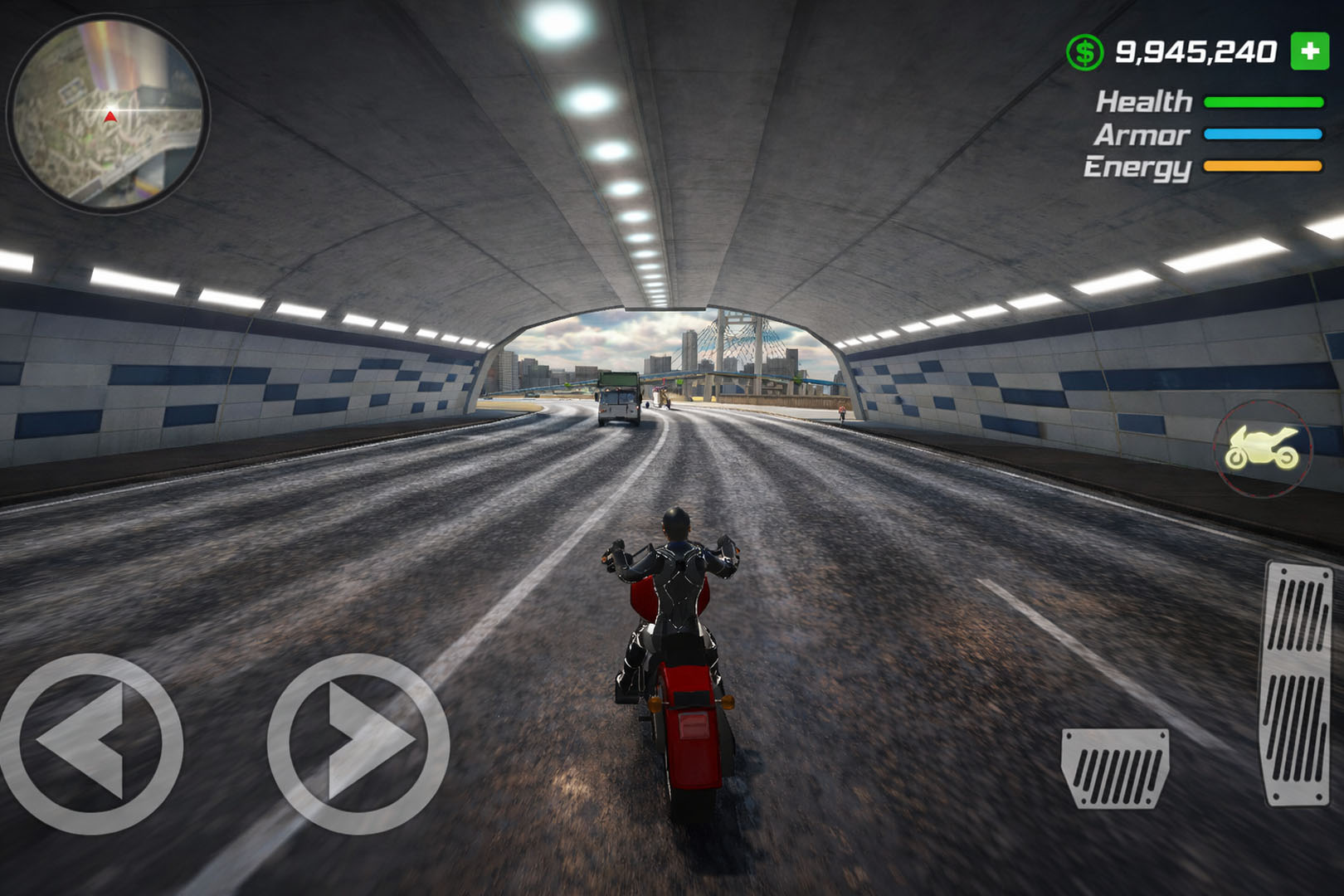Steer left with the left arrow button
Image resolution: width=1344 pixels, height=896 pixels.
90,743
